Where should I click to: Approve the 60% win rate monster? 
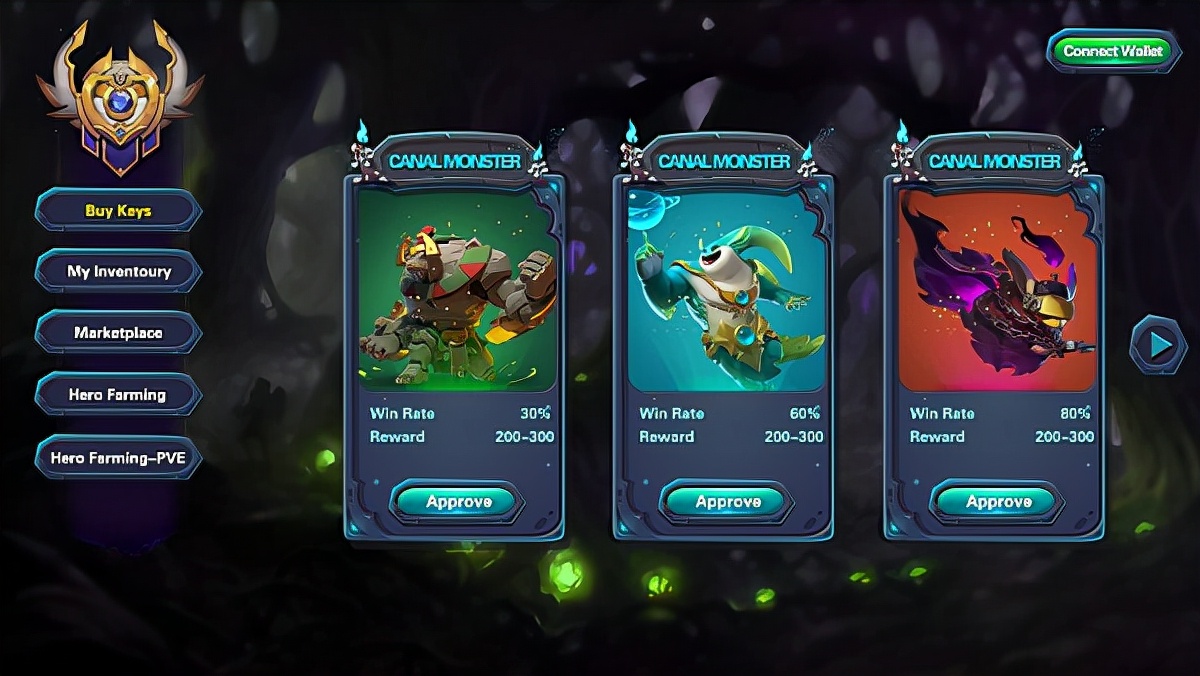click(727, 502)
